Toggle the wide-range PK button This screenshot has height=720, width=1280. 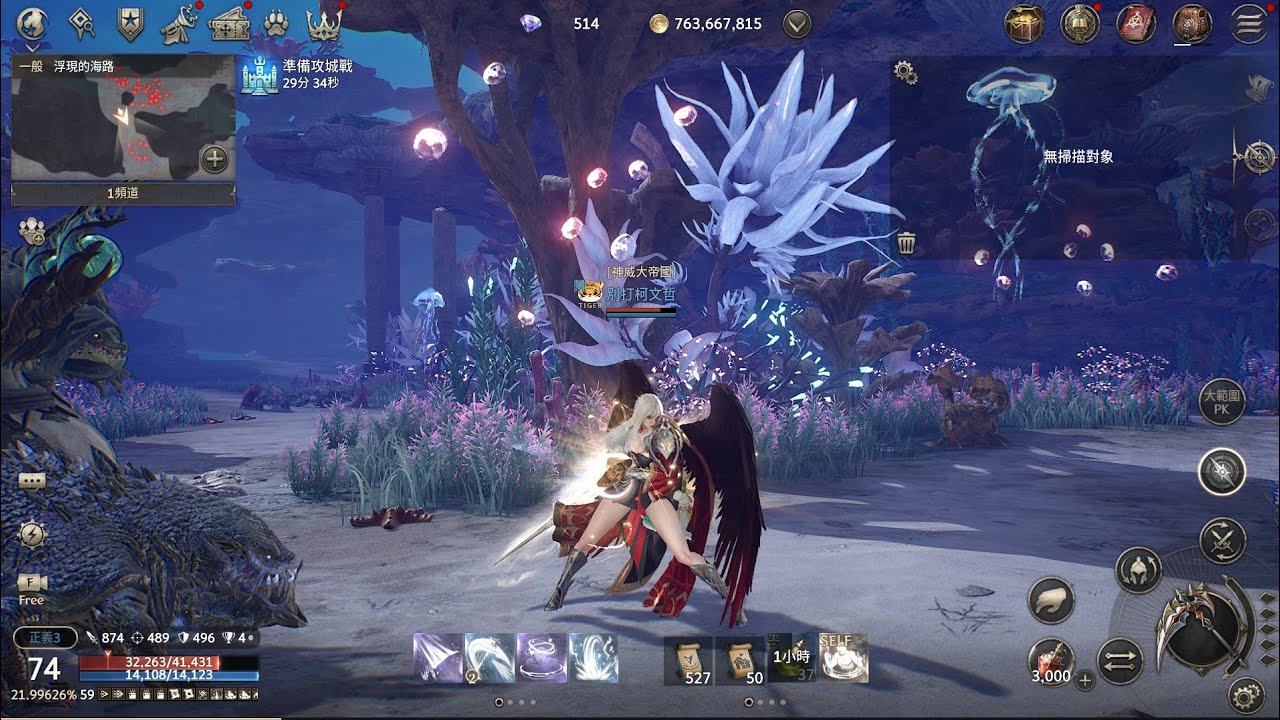point(1221,402)
